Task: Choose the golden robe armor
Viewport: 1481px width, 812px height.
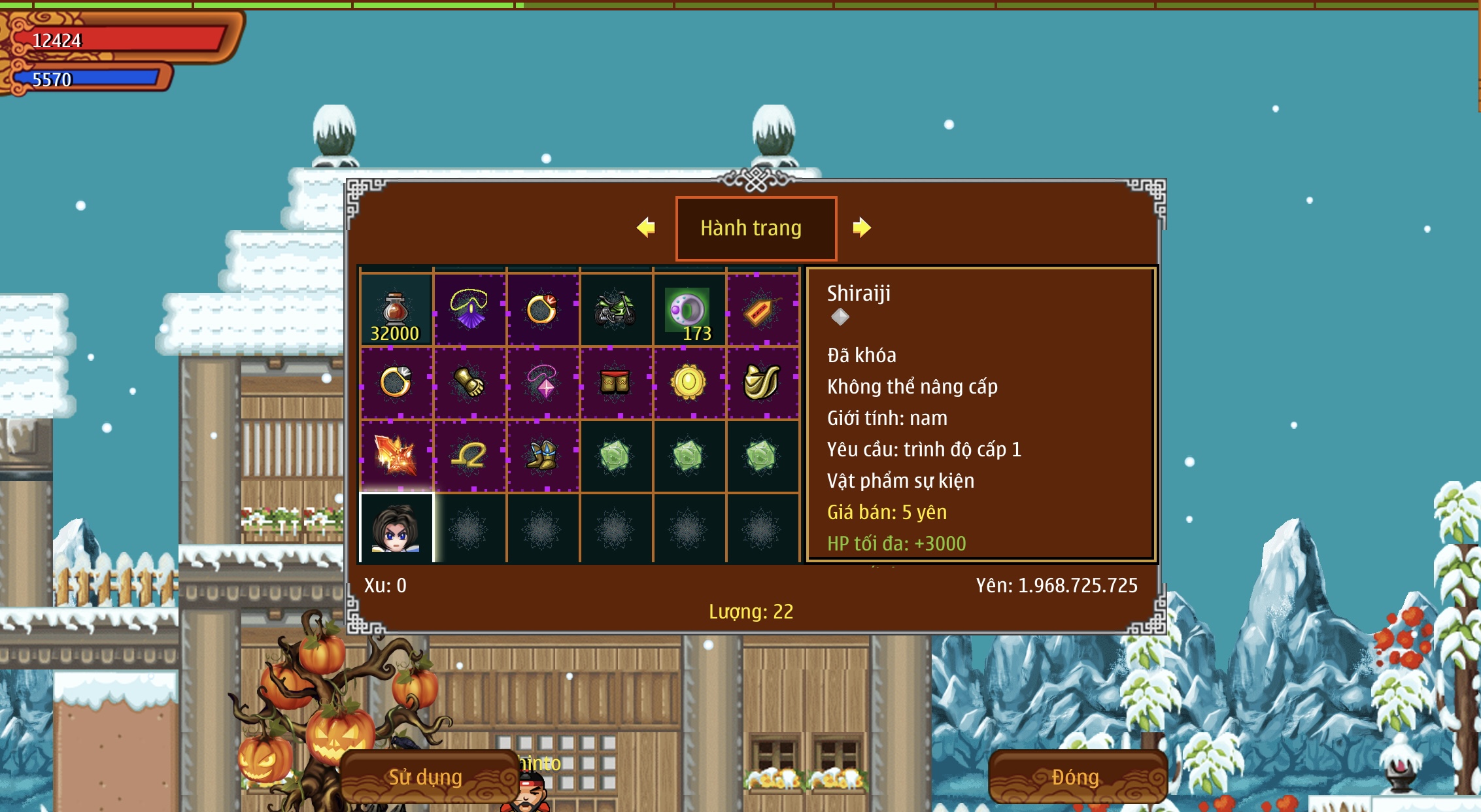Action: 762,382
